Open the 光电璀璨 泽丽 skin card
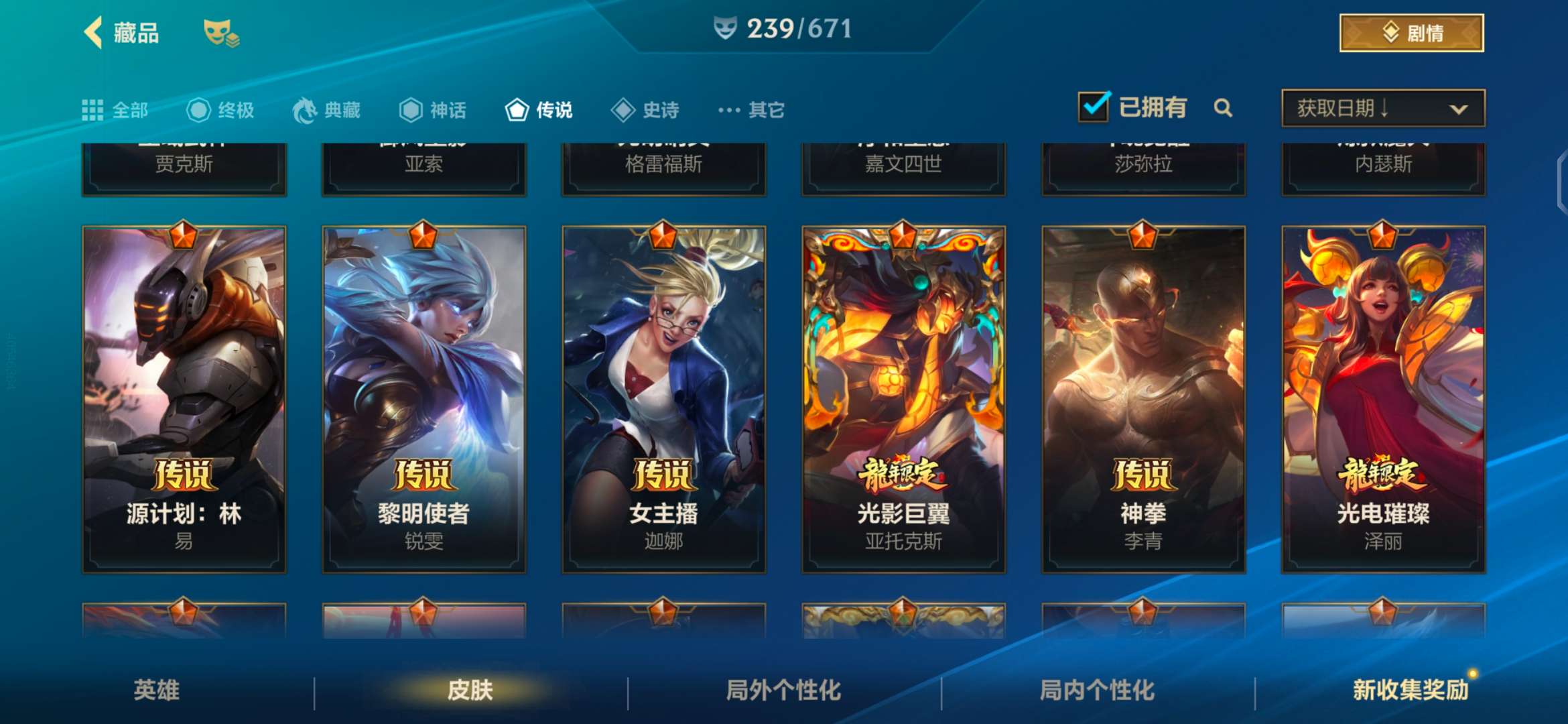 coord(1383,399)
